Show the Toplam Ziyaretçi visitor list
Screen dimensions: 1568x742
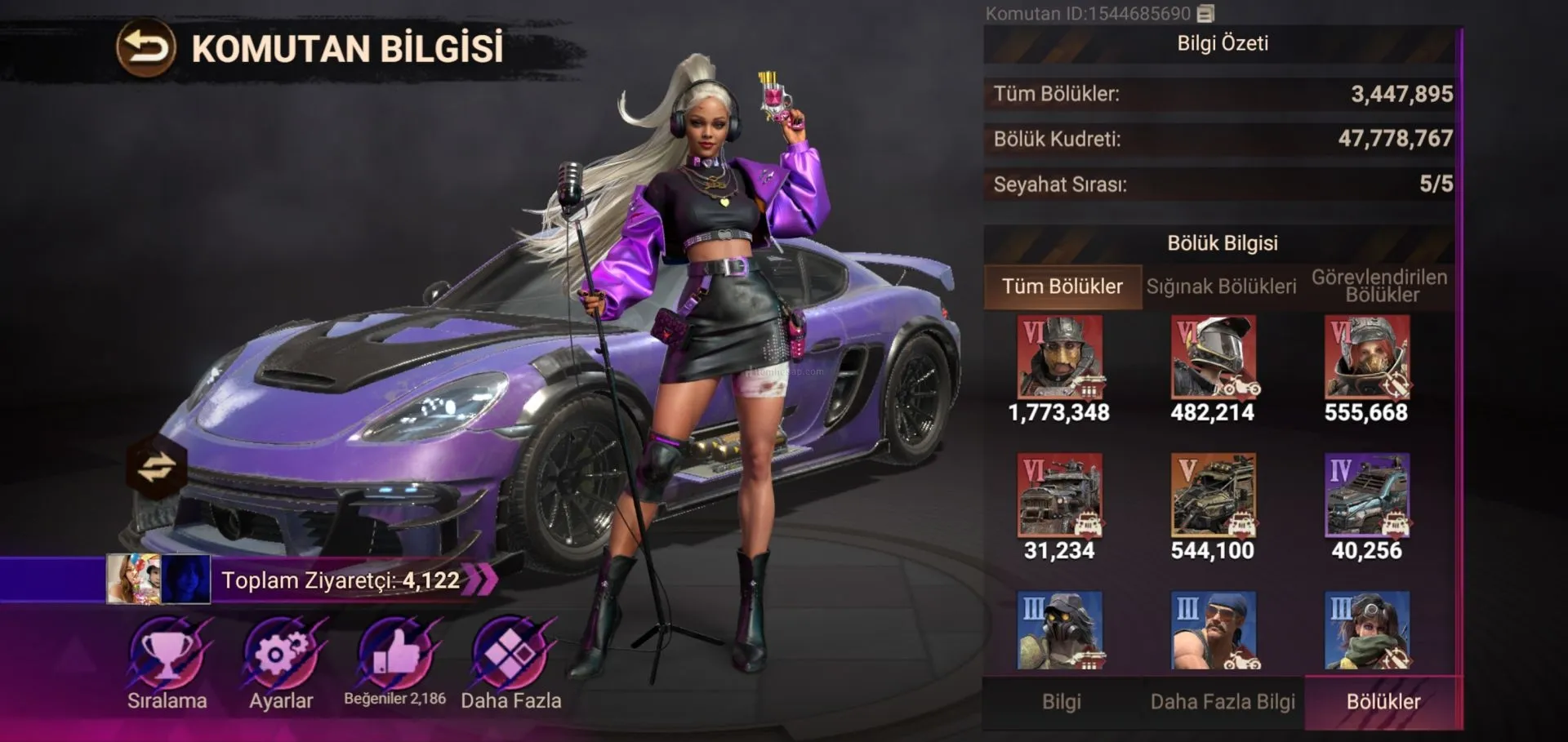click(x=343, y=580)
